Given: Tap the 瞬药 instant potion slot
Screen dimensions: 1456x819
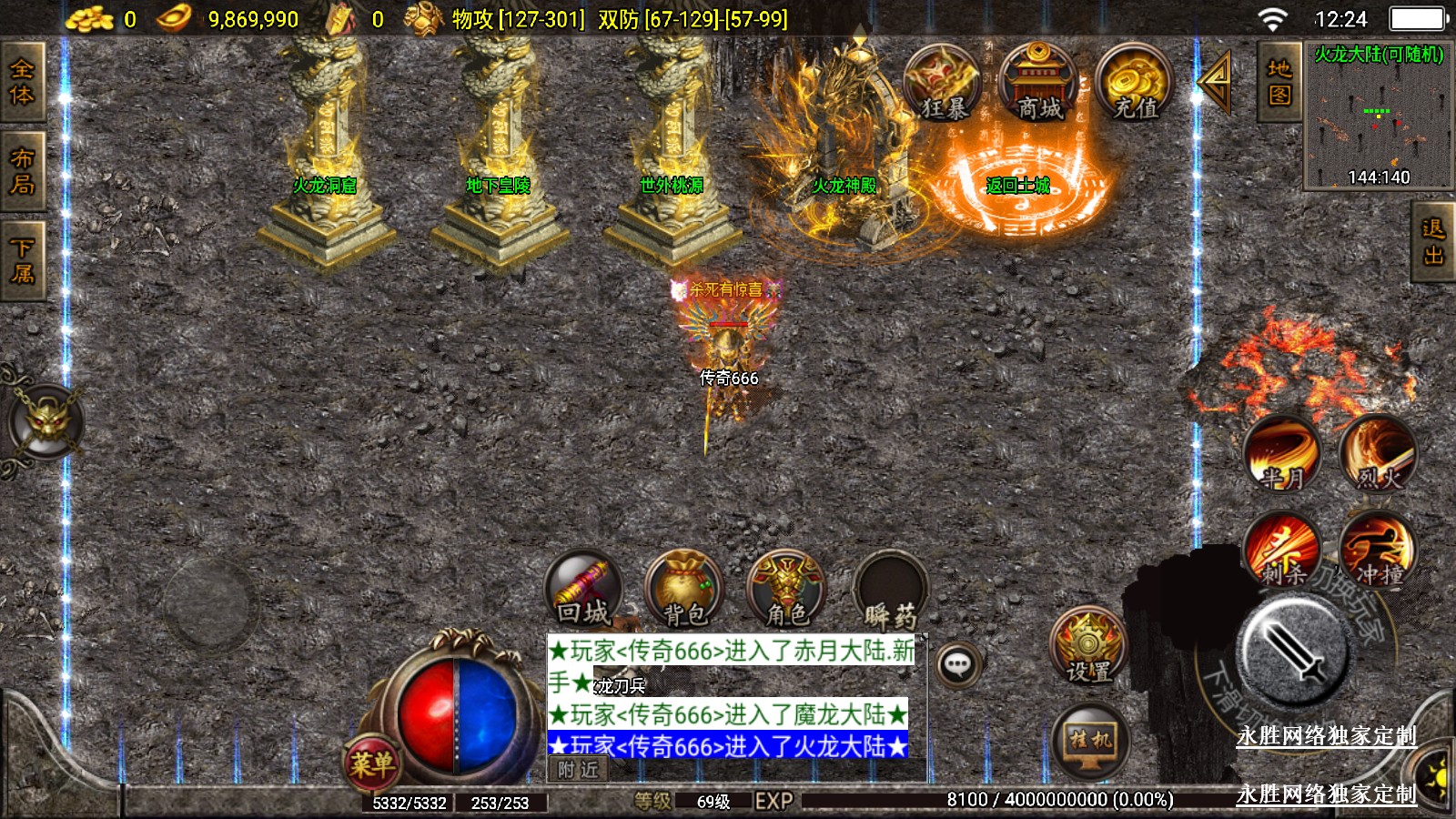Looking at the screenshot, I should pos(890,591).
